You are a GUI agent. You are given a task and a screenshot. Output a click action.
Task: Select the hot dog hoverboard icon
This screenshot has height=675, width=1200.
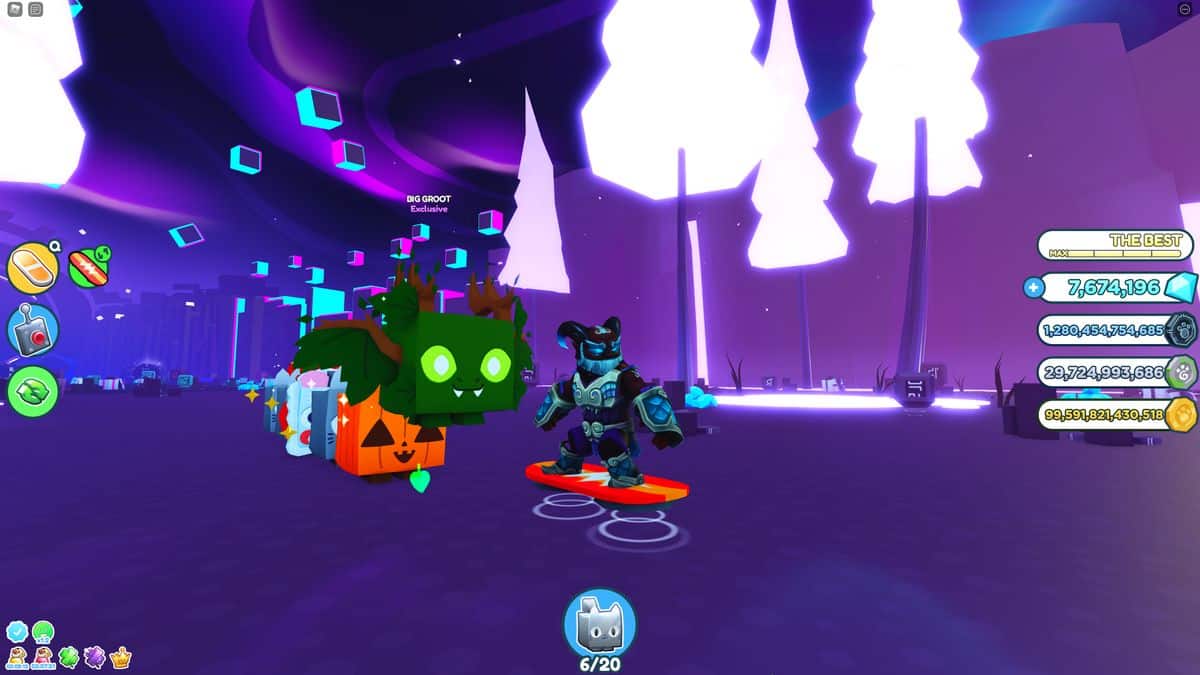click(88, 267)
